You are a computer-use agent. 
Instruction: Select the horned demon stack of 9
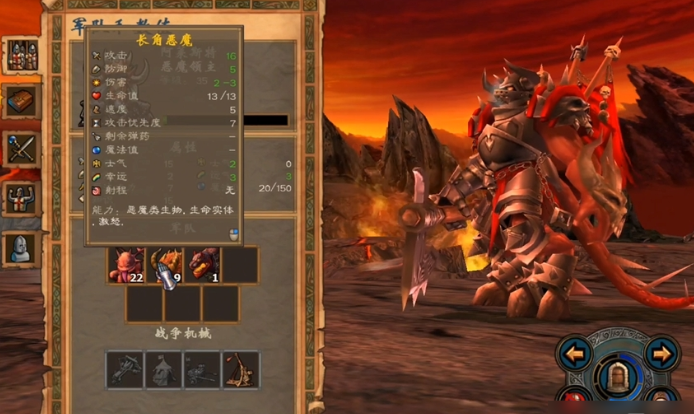point(165,266)
